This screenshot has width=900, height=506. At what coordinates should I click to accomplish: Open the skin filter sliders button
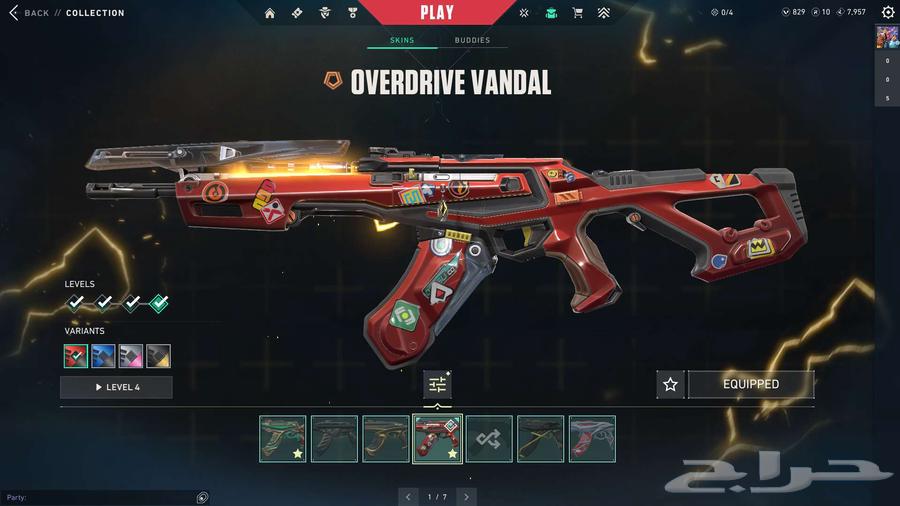[437, 384]
